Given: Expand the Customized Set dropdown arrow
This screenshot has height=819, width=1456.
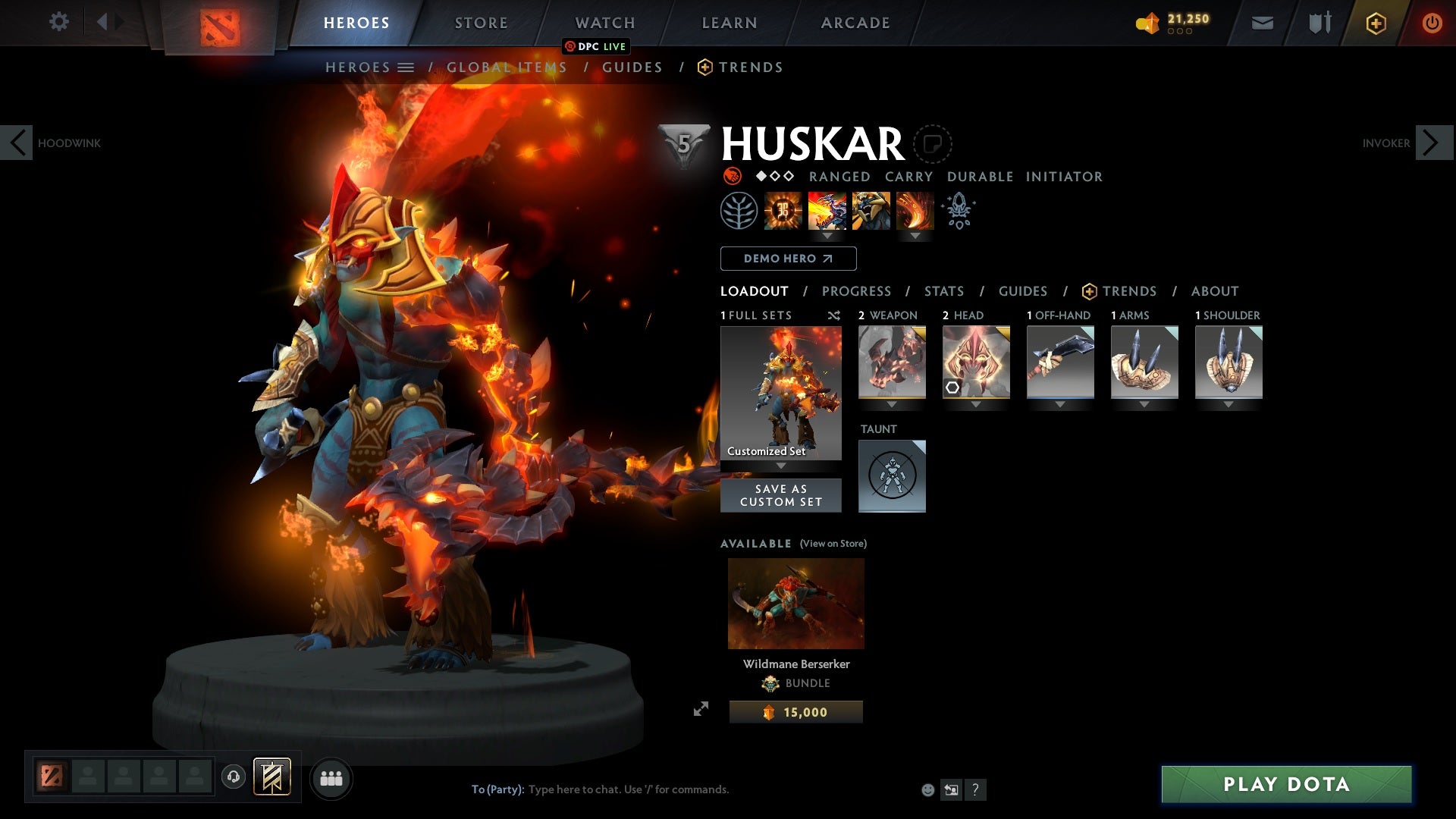Looking at the screenshot, I should point(780,466).
